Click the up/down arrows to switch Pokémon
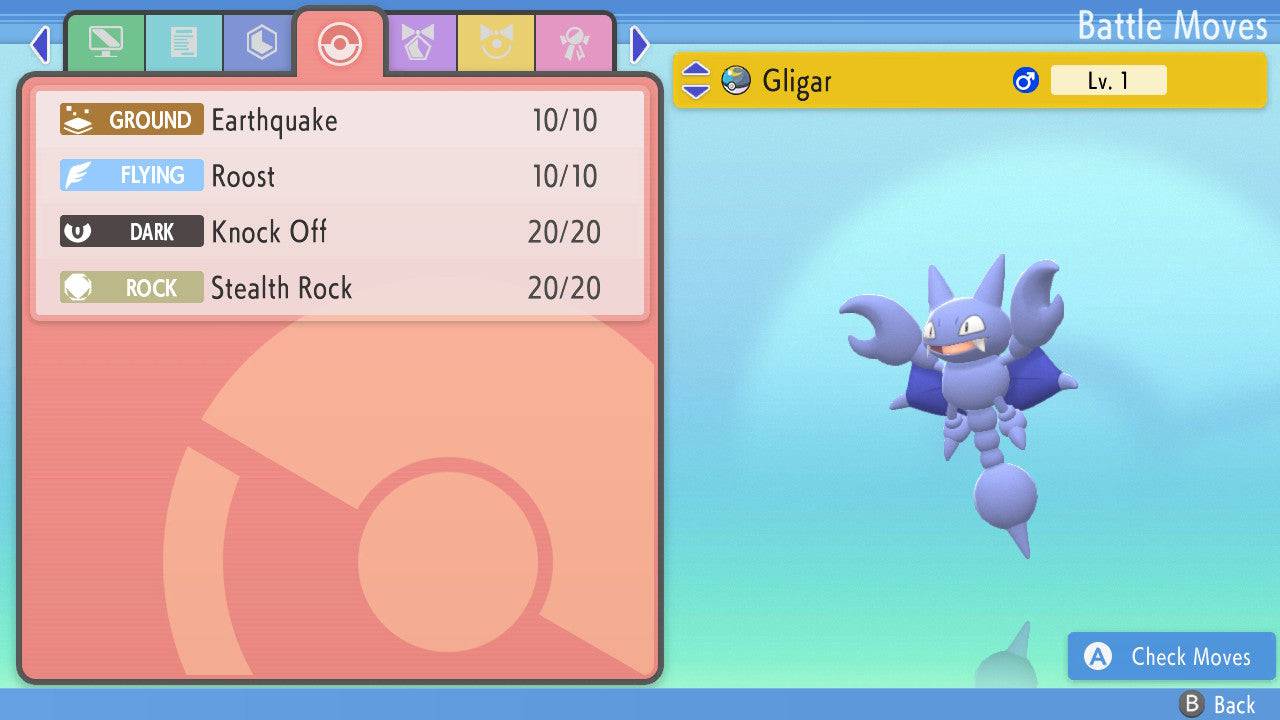Viewport: 1280px width, 720px height. click(x=698, y=80)
